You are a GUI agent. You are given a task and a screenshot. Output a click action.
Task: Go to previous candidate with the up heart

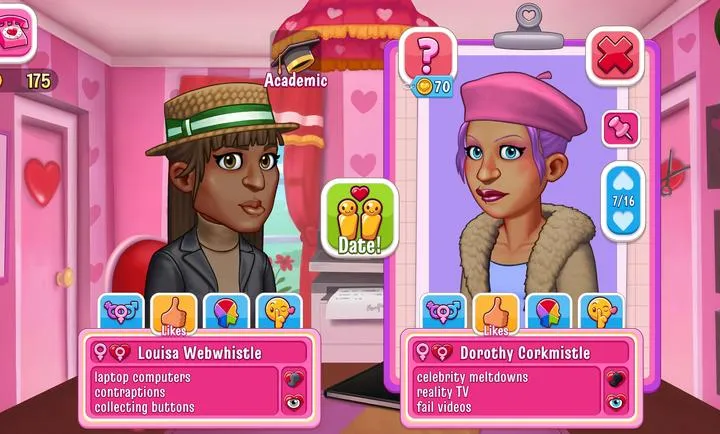[x=623, y=181]
